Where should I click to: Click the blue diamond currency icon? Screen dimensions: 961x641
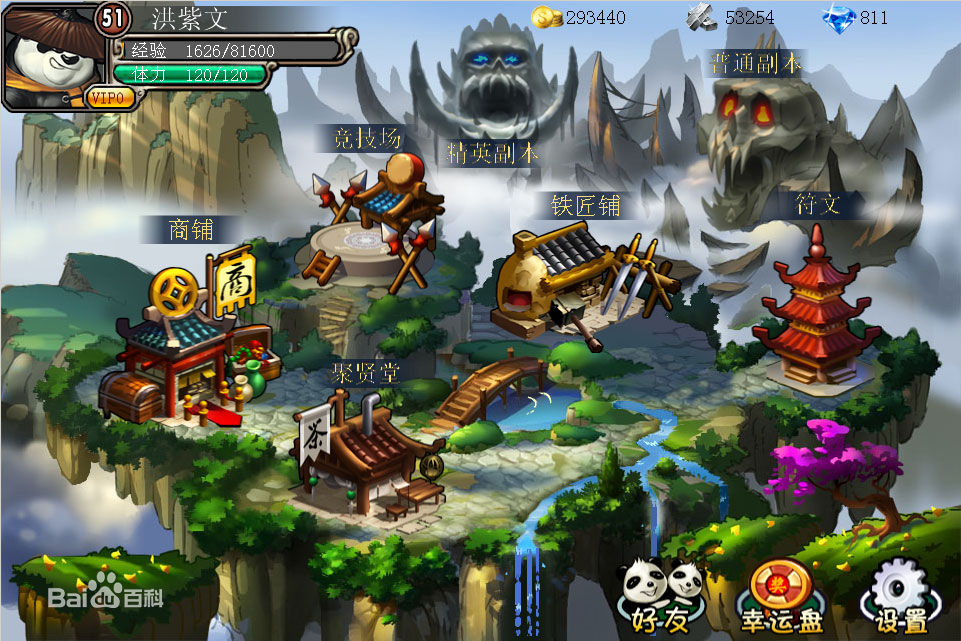838,17
